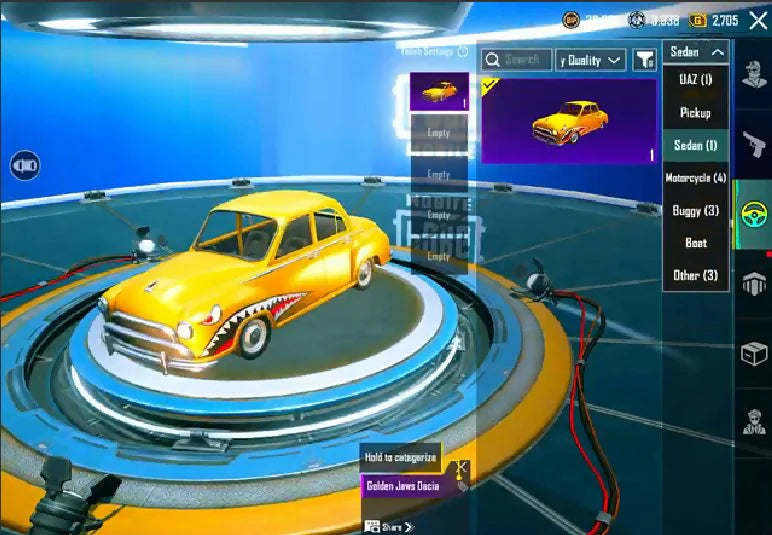Click the equipped yellow car slot
Screen dimensions: 772x535
[x=439, y=91]
